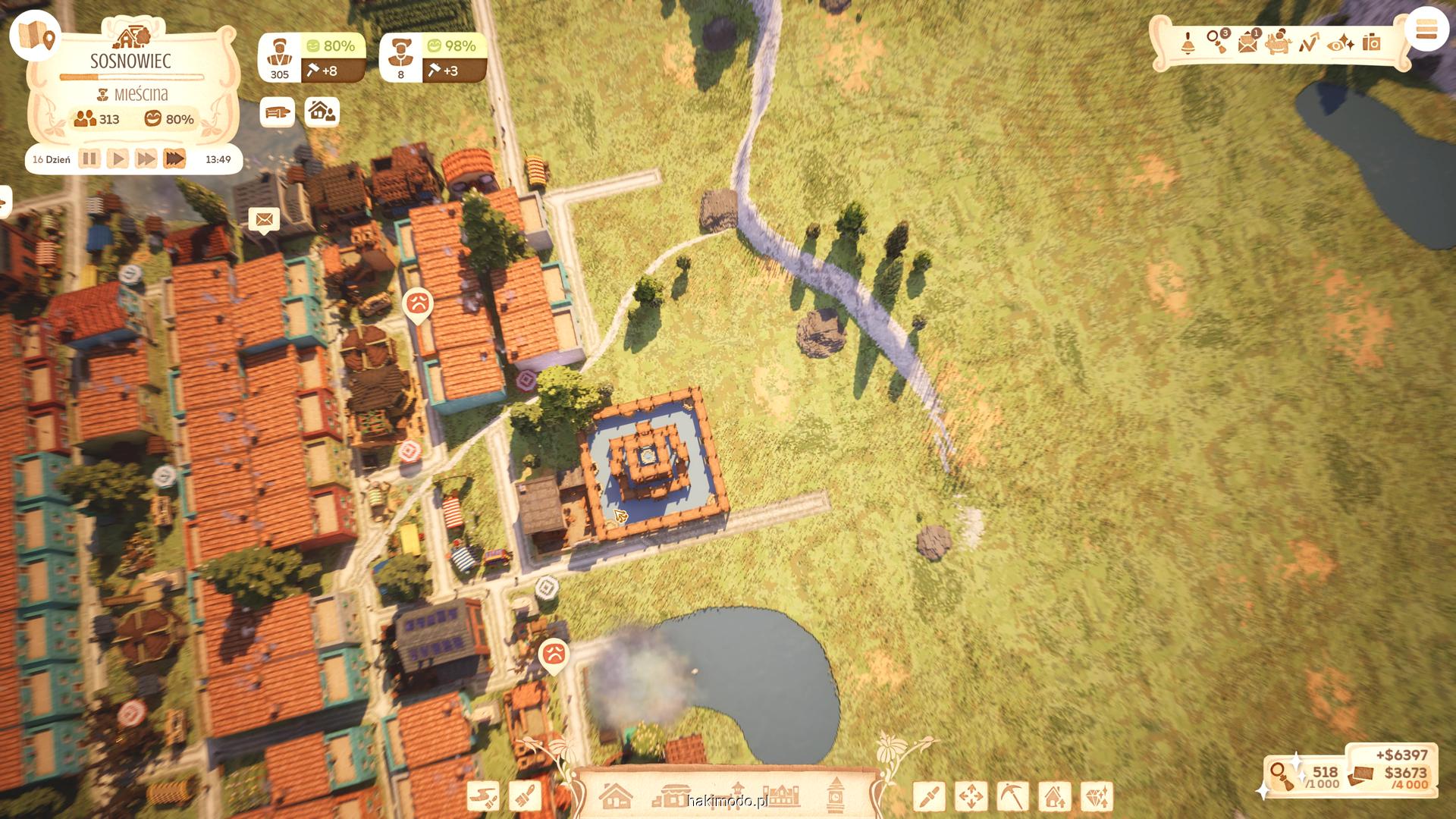Activate the camera photo mode

[1371, 42]
